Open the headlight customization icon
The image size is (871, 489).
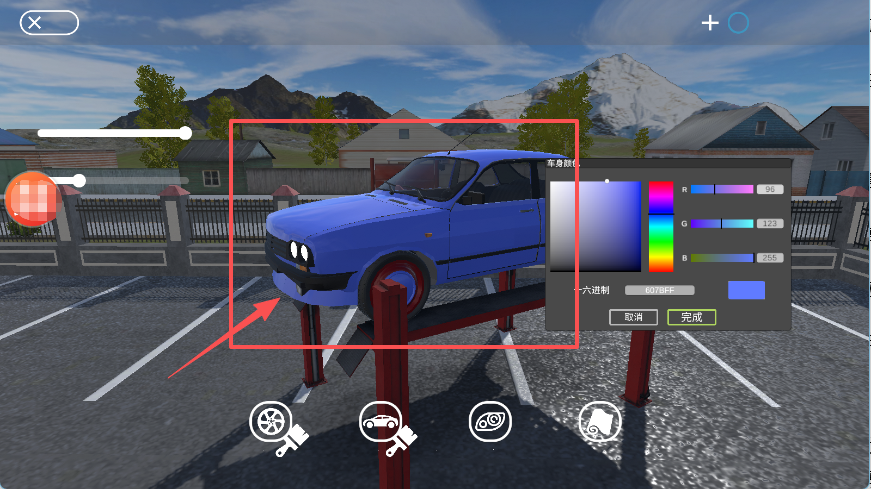[x=490, y=422]
